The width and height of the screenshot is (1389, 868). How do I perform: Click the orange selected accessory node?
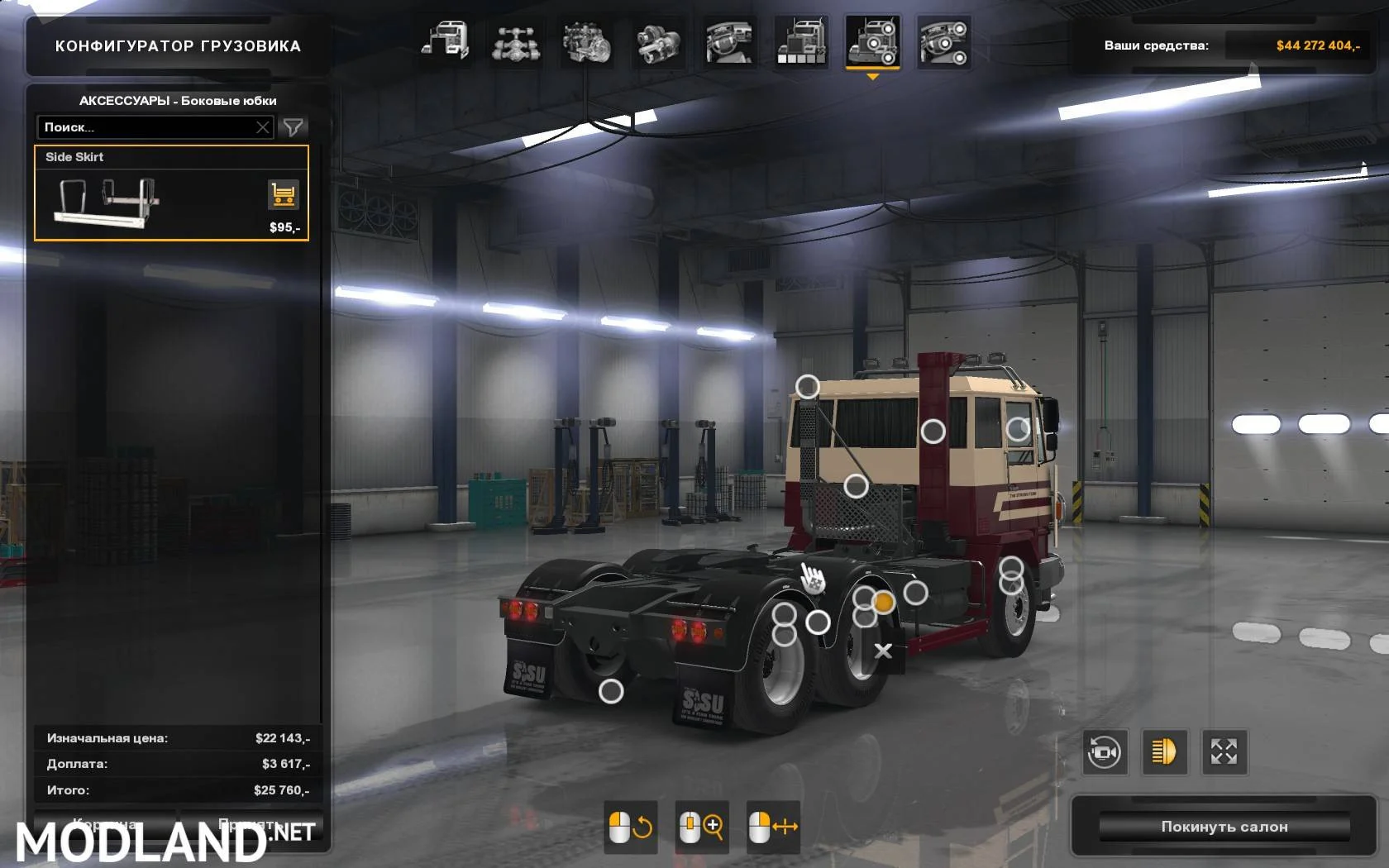[884, 603]
